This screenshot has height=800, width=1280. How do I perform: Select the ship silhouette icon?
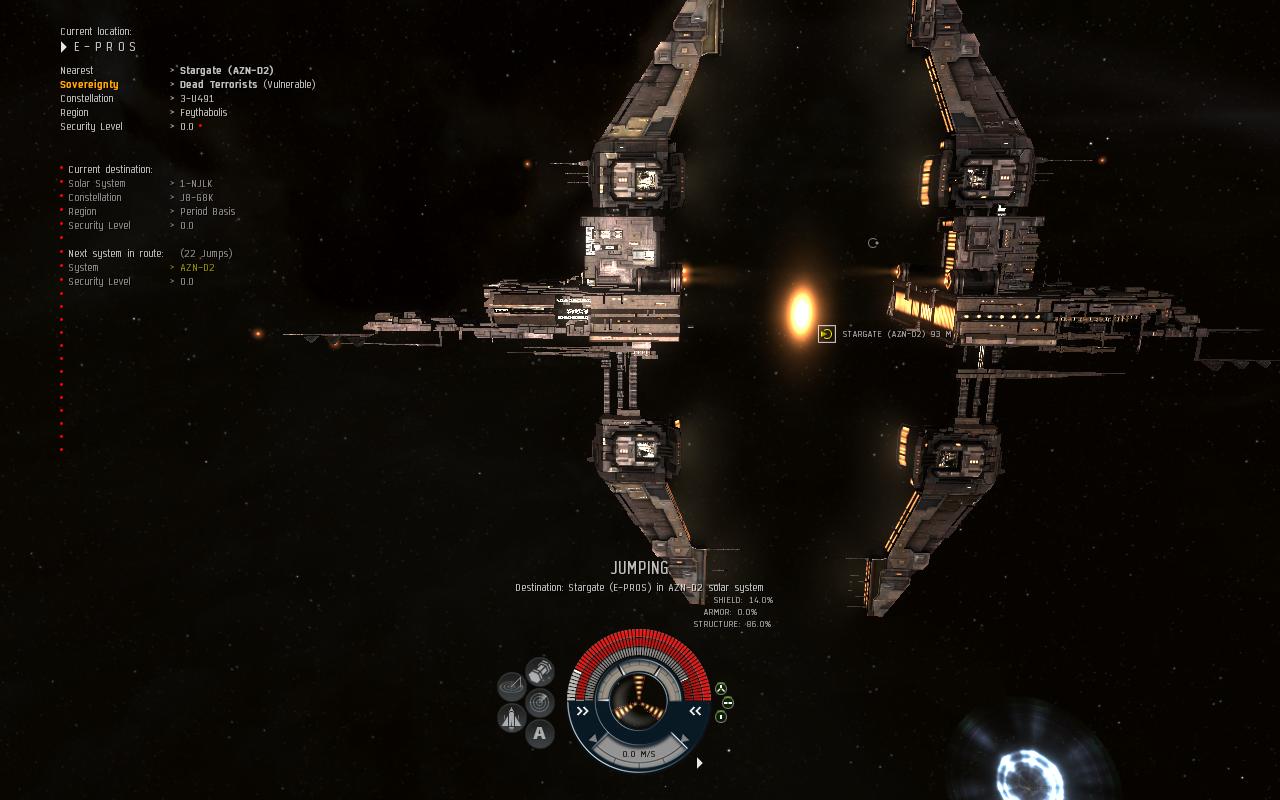(x=512, y=717)
